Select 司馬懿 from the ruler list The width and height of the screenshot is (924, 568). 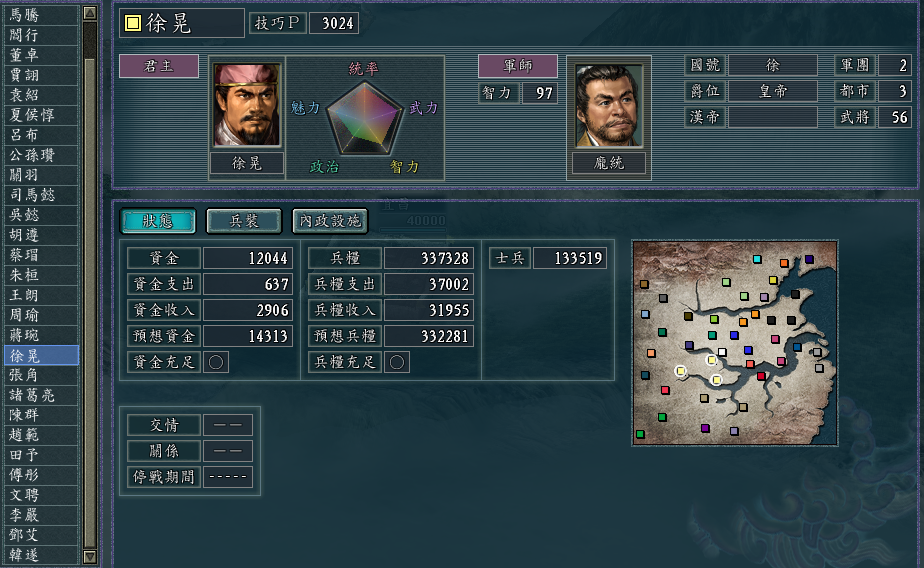tap(39, 195)
